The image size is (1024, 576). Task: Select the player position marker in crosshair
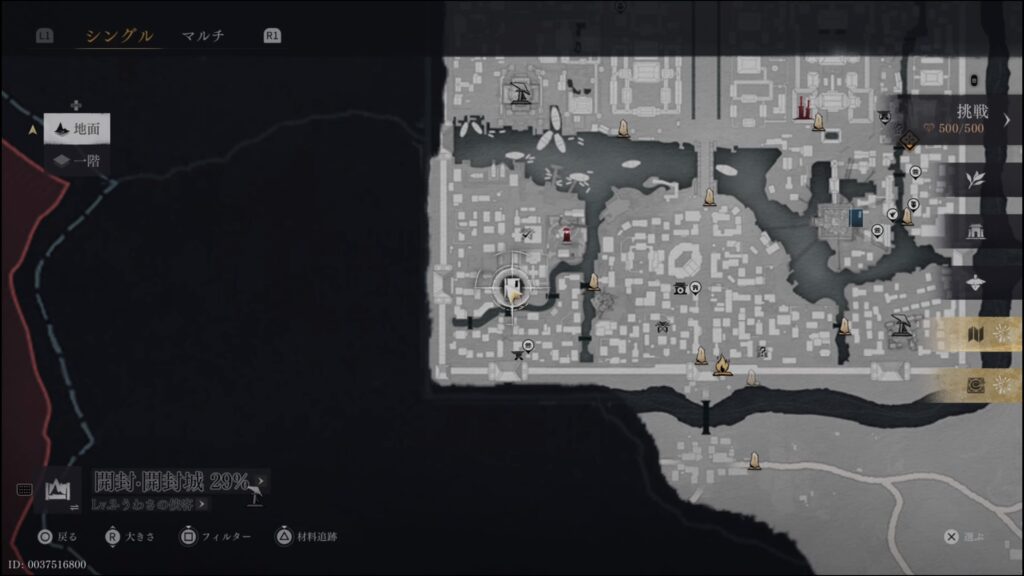tap(514, 291)
